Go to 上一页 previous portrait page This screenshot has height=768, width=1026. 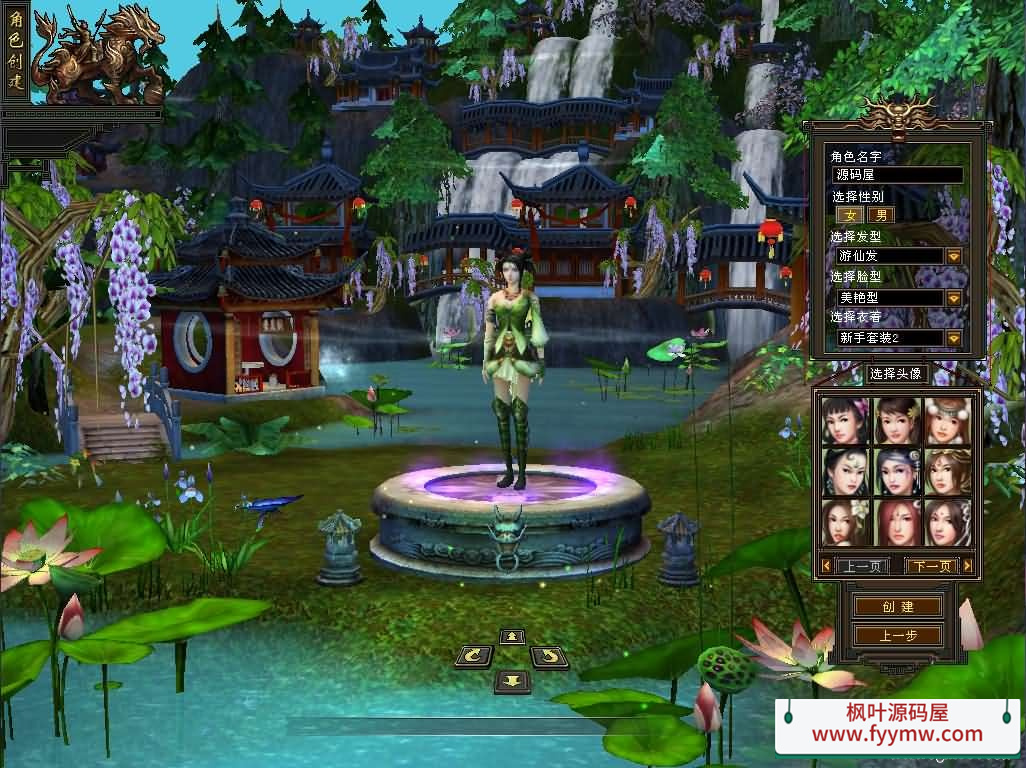click(x=860, y=566)
